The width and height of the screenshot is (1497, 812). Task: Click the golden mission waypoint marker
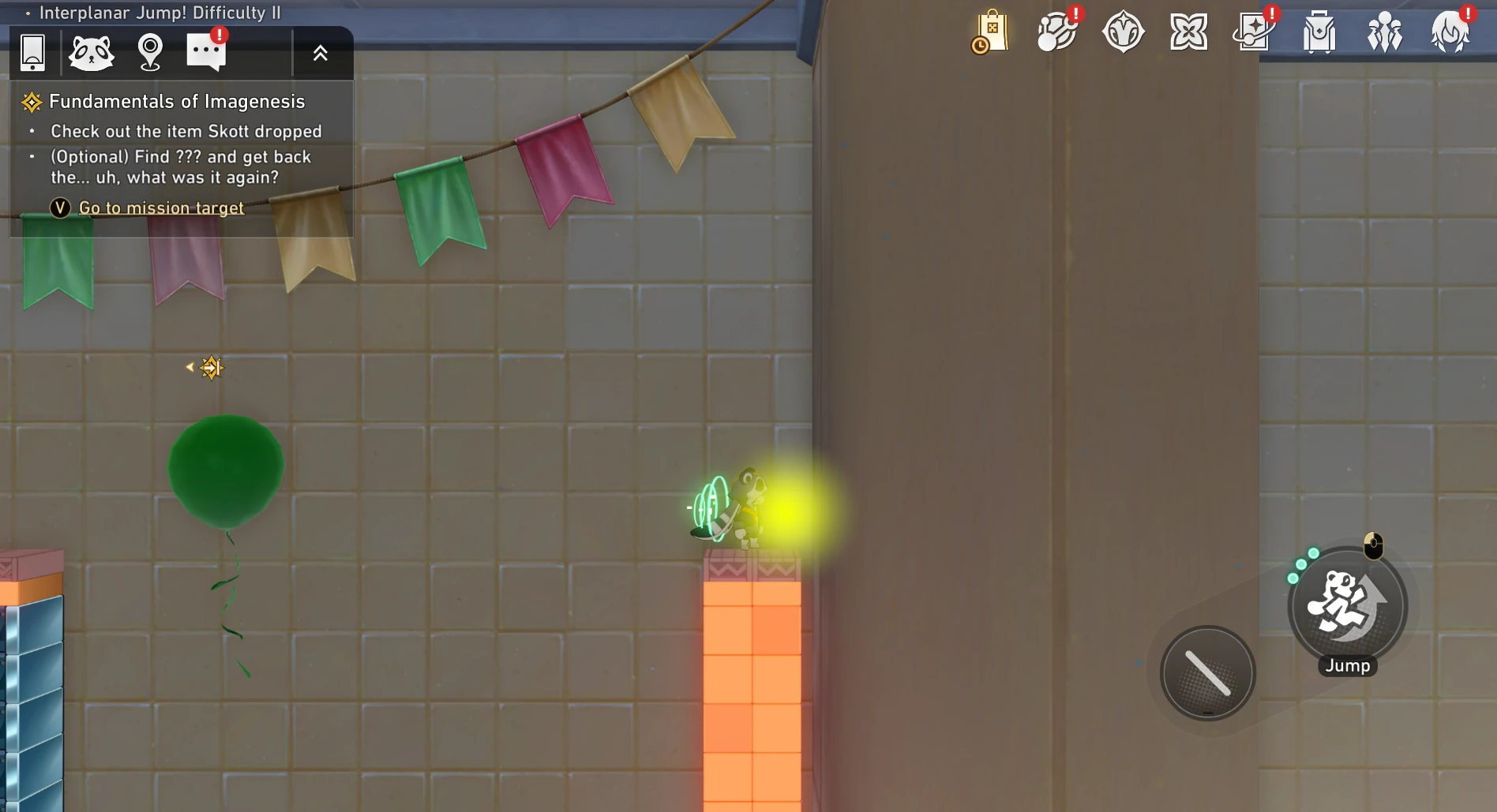point(211,368)
